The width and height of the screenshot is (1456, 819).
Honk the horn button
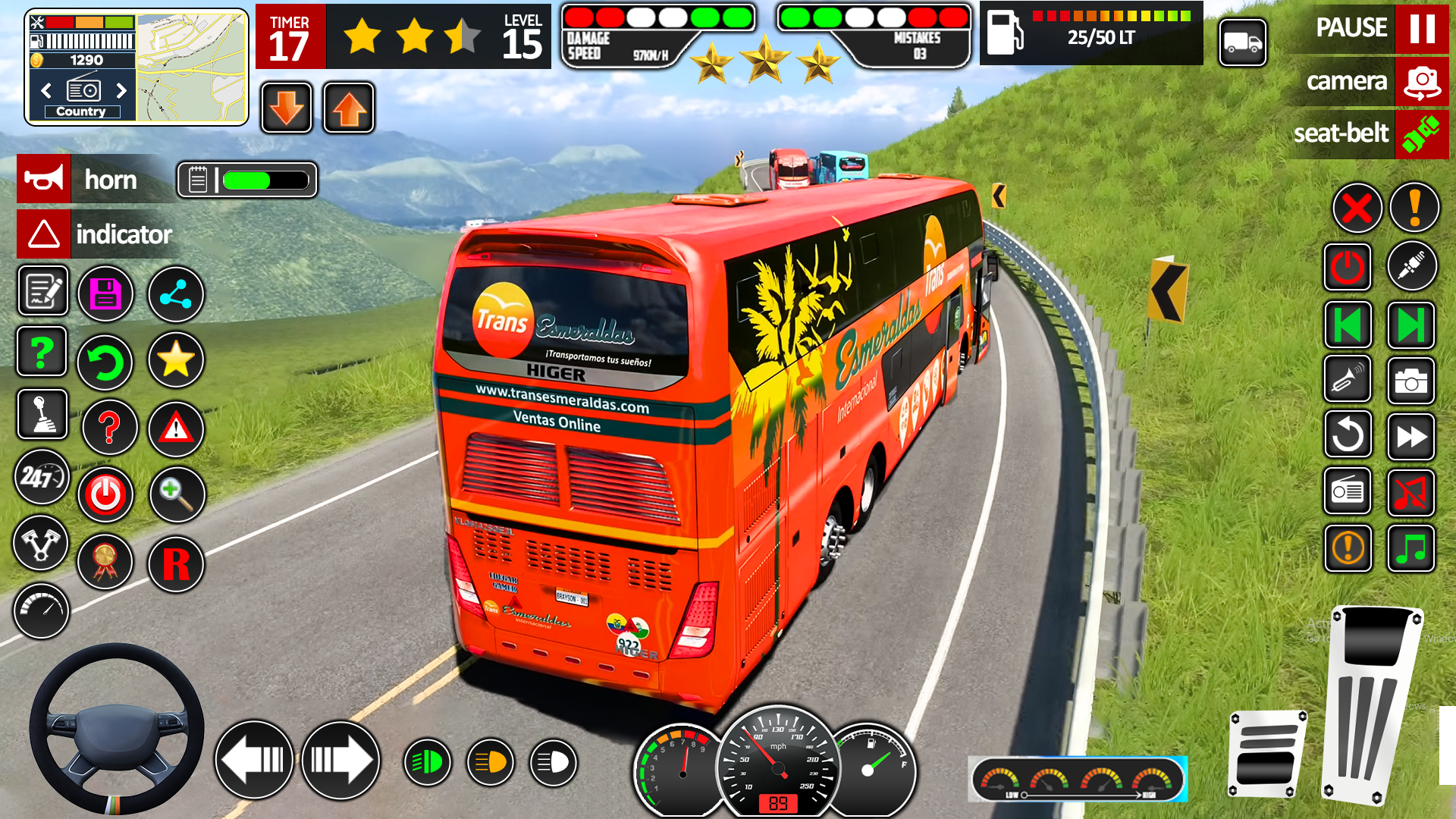(44, 180)
